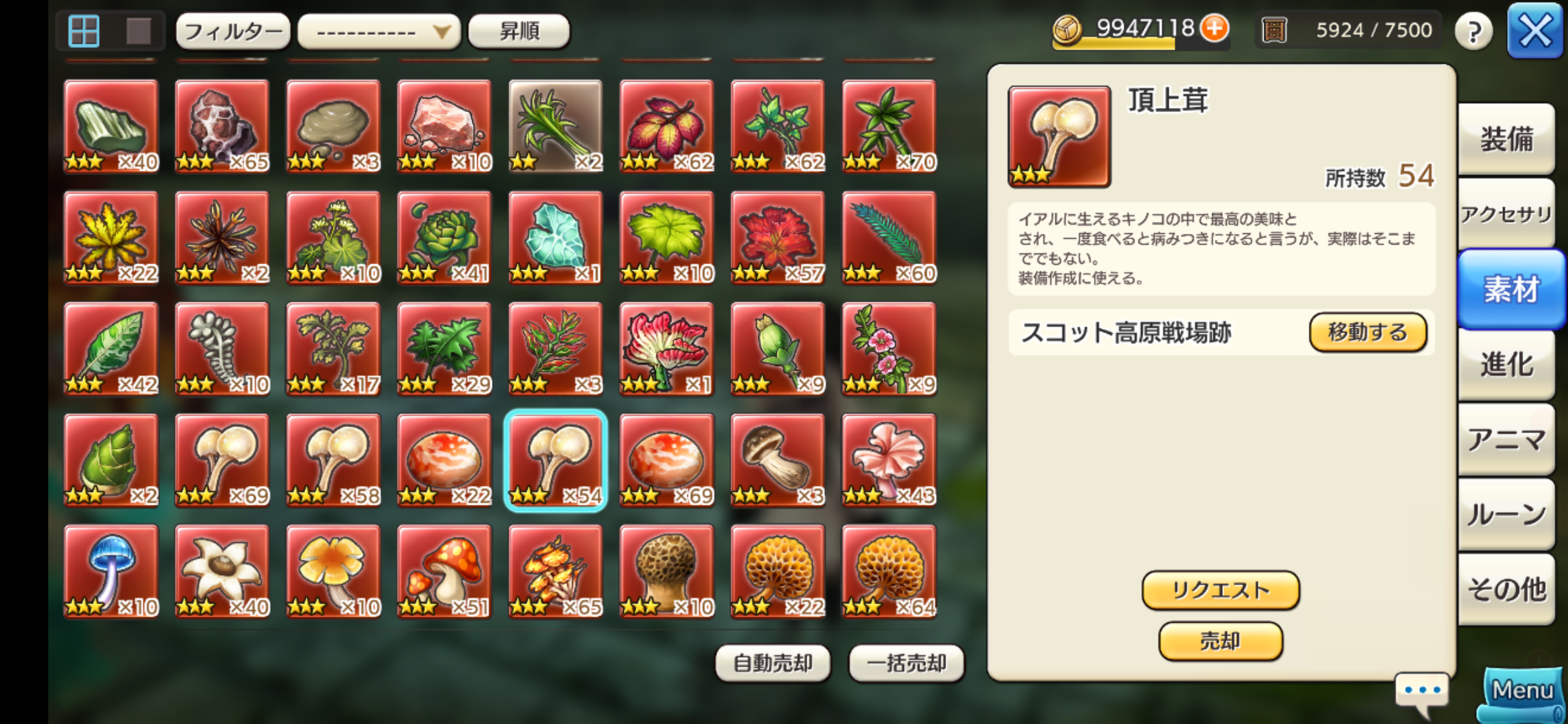
Task: Open the help question mark icon
Action: 1473,30
